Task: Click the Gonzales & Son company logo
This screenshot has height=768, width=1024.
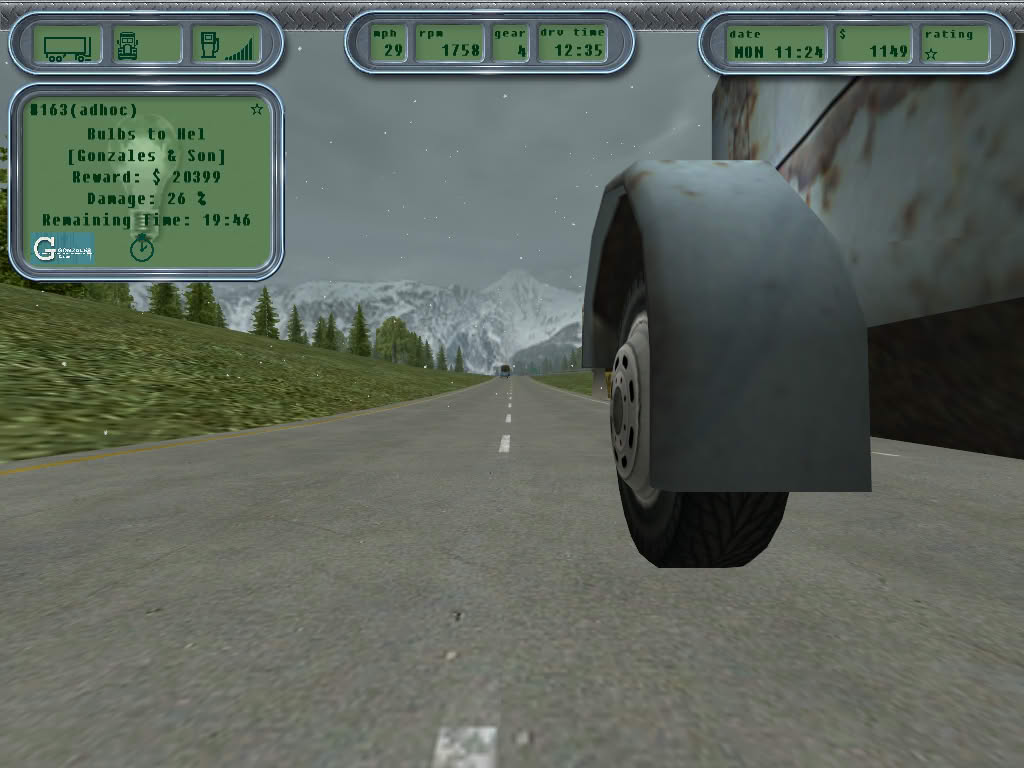Action: click(62, 248)
